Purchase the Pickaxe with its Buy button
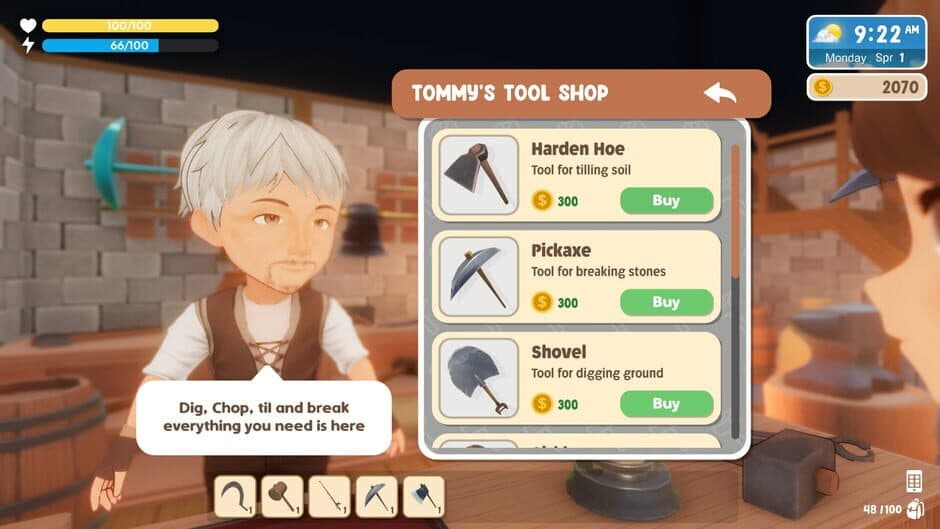The width and height of the screenshot is (940, 529). click(x=666, y=302)
